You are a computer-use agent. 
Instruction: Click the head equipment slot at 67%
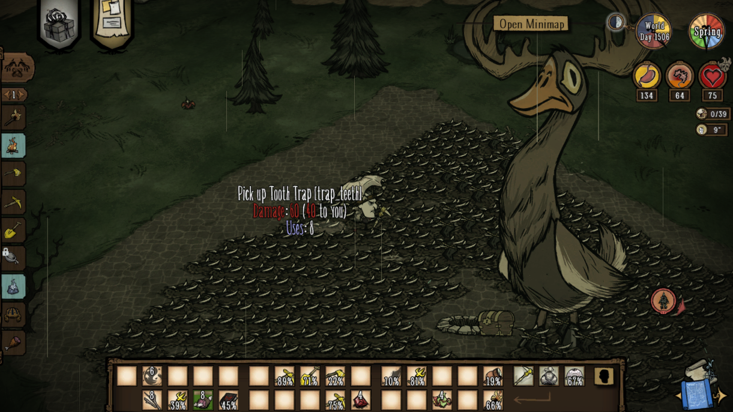click(574, 376)
